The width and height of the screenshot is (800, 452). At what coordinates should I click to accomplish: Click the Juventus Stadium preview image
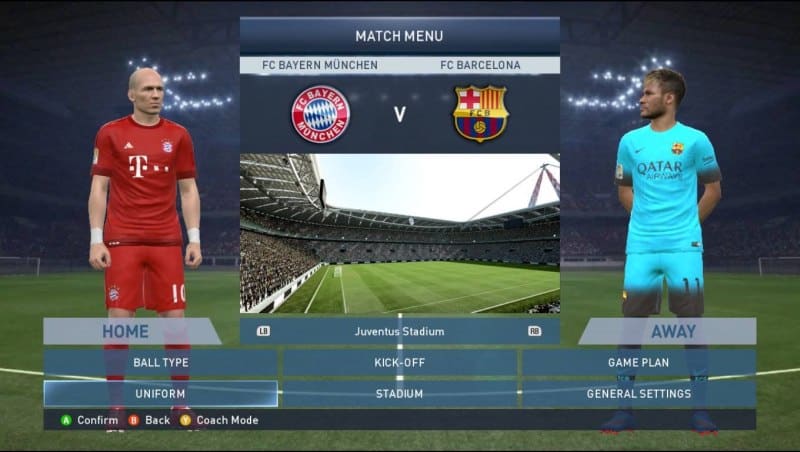(399, 233)
